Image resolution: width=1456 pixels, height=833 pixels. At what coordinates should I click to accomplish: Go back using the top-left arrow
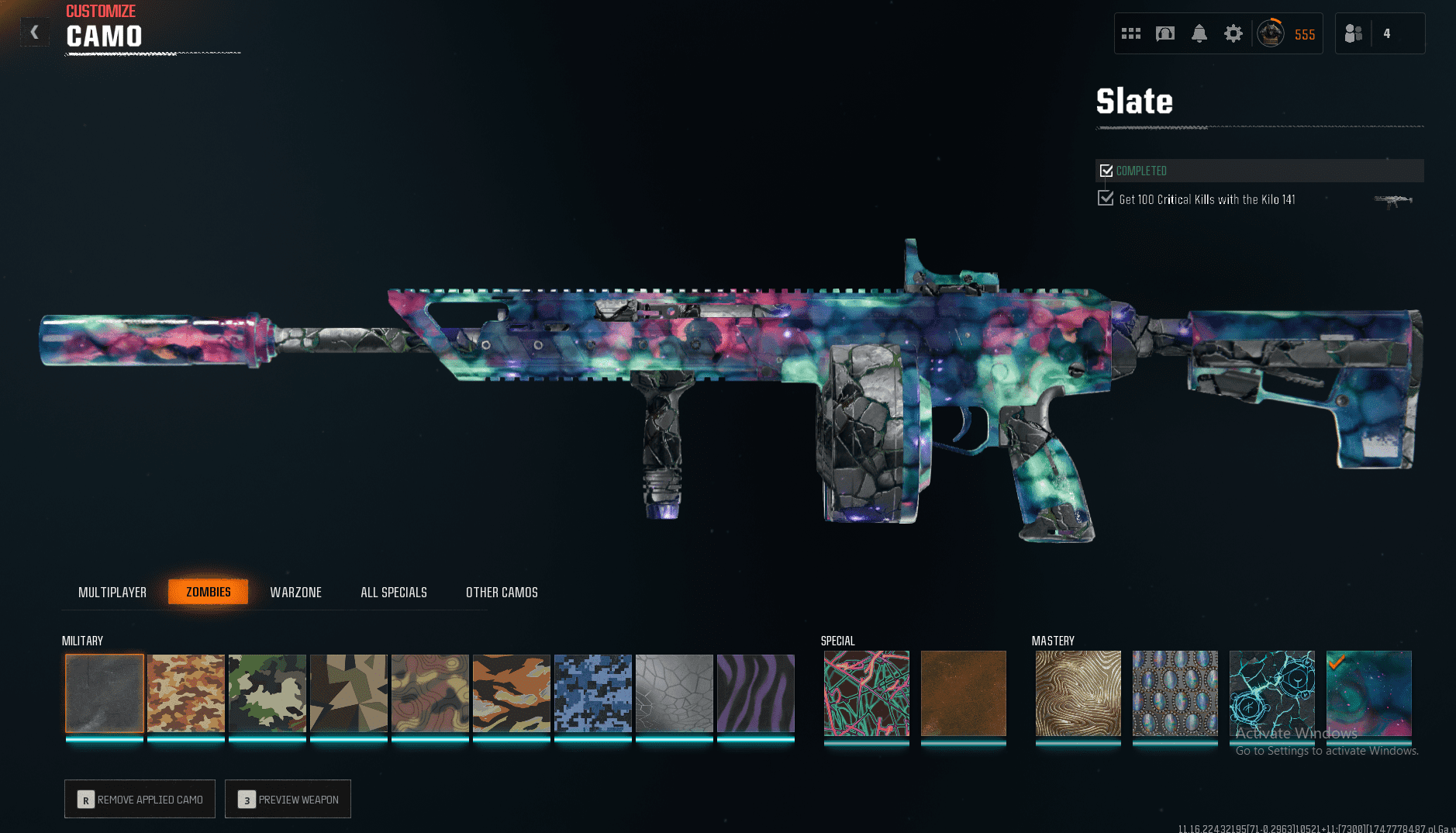pyautogui.click(x=34, y=32)
